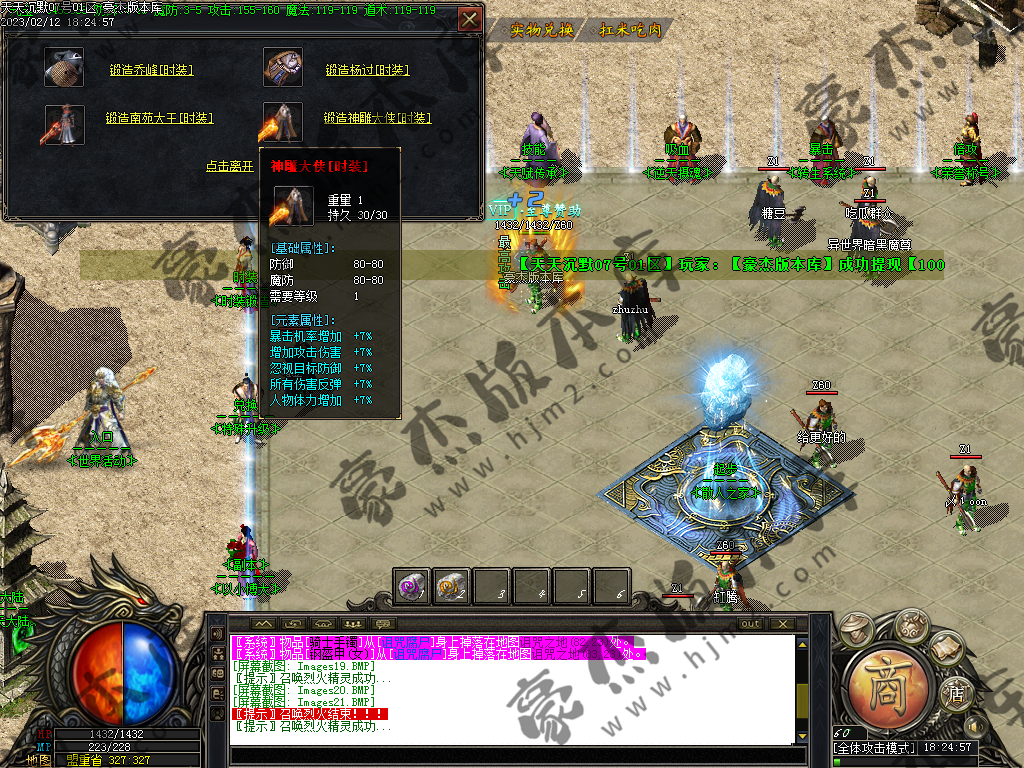The width and height of the screenshot is (1024, 768).
Task: Toggle the 全体攻击模式 attack mode label
Action: [873, 748]
